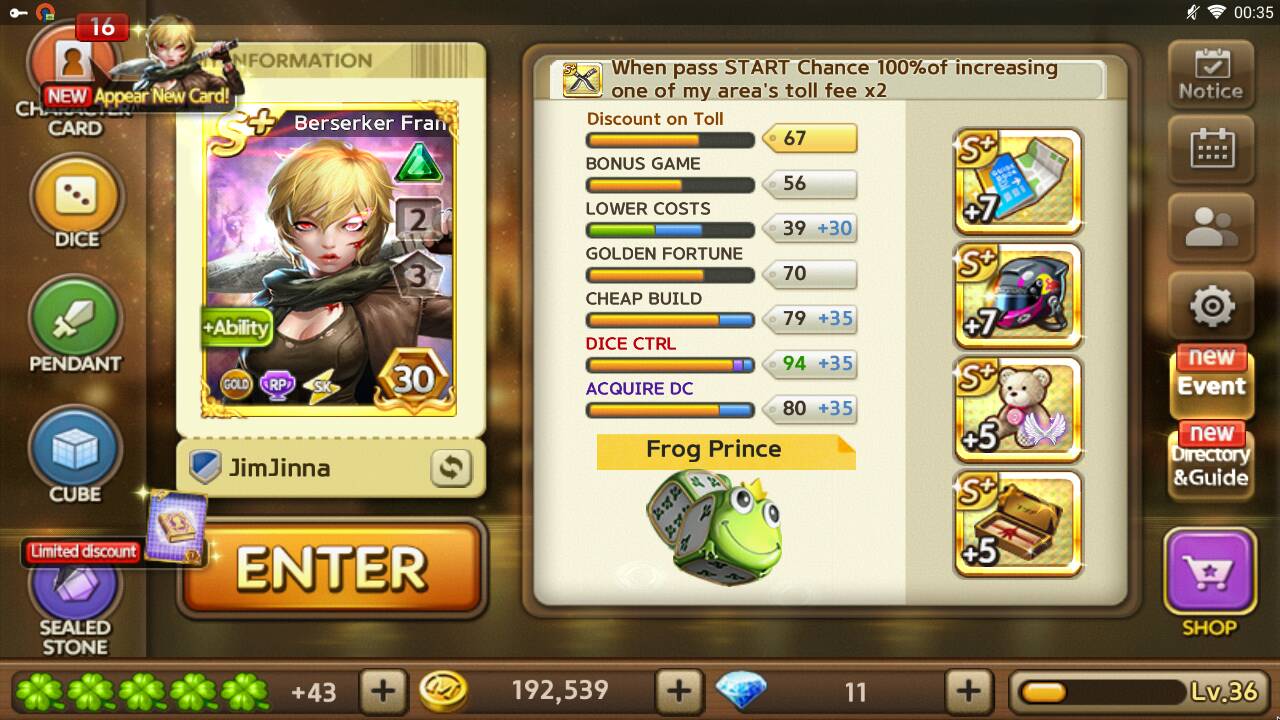
Task: Open the Notice board
Action: tap(1210, 74)
